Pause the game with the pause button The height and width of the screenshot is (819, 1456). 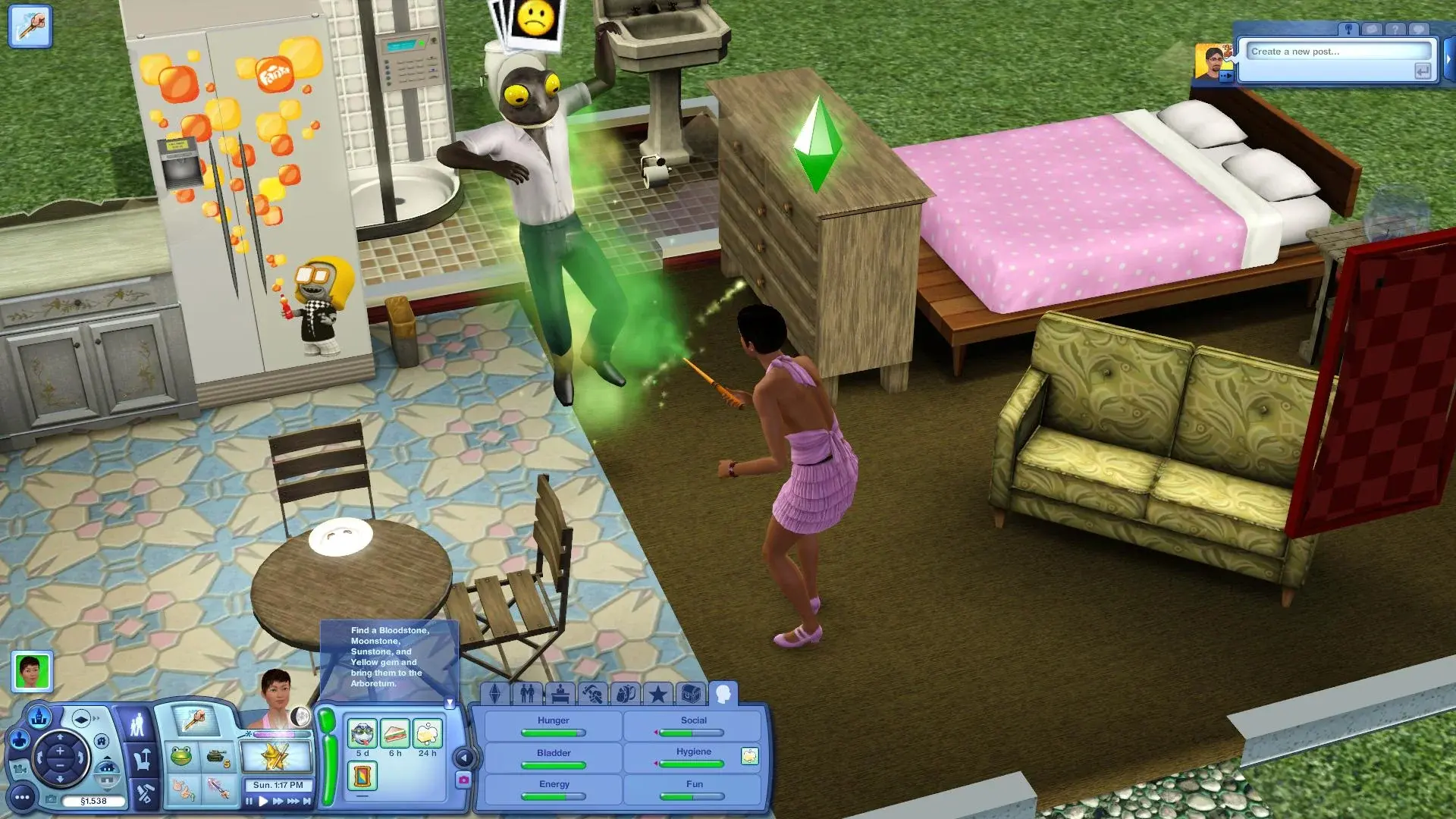(x=249, y=801)
